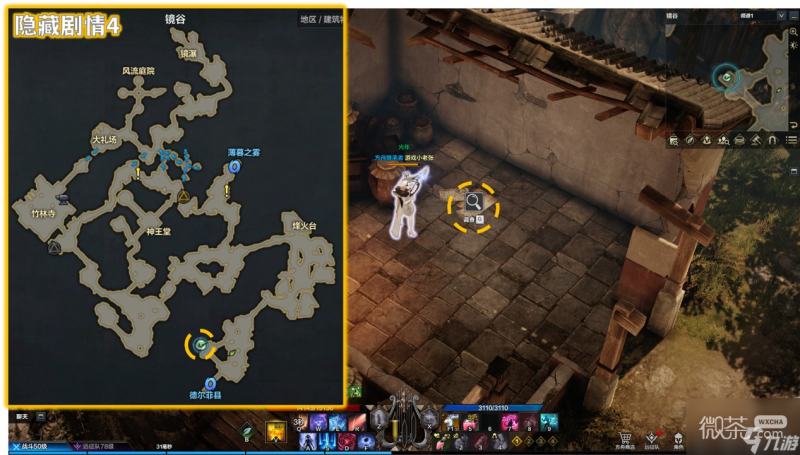Switch the map's 地区/建筑物 filter
Image resolution: width=800 pixels, height=455 pixels.
click(321, 19)
